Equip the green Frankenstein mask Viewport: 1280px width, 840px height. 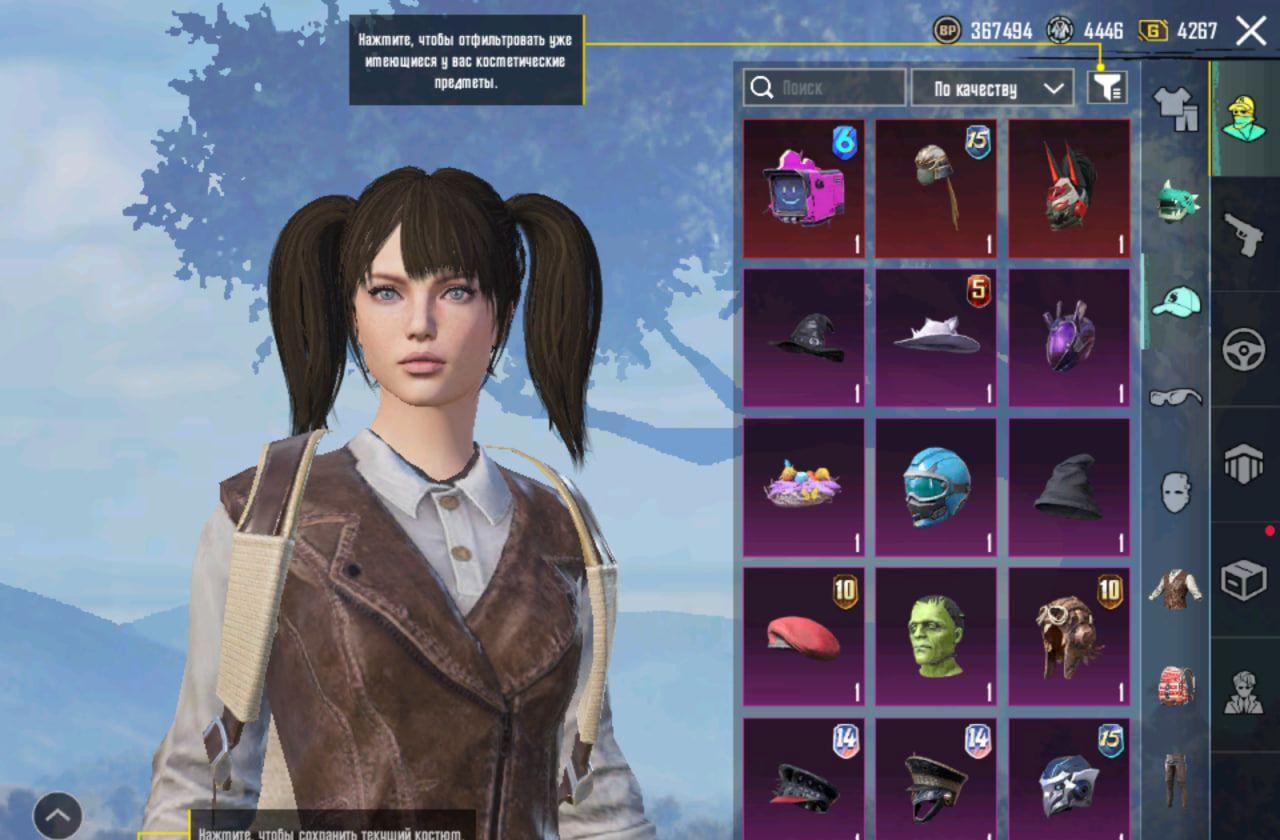[x=936, y=637]
